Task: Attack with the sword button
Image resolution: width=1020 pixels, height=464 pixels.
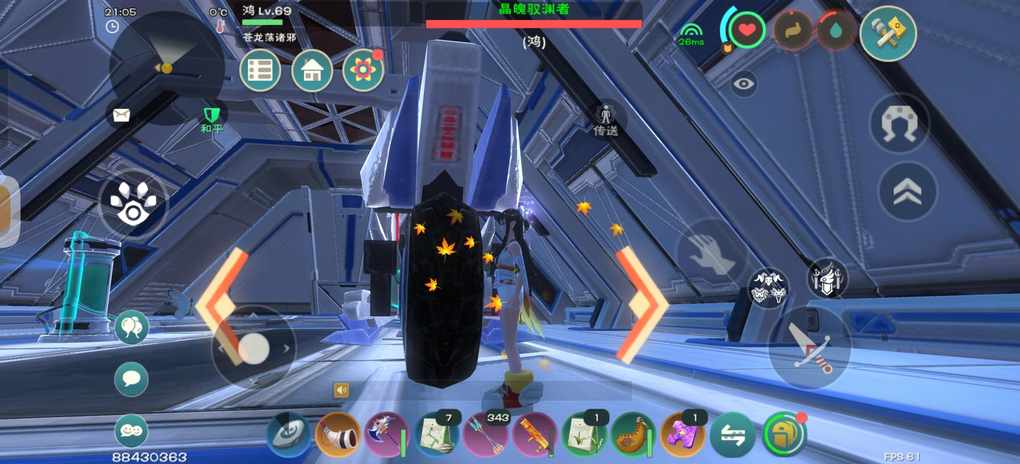Action: [809, 347]
